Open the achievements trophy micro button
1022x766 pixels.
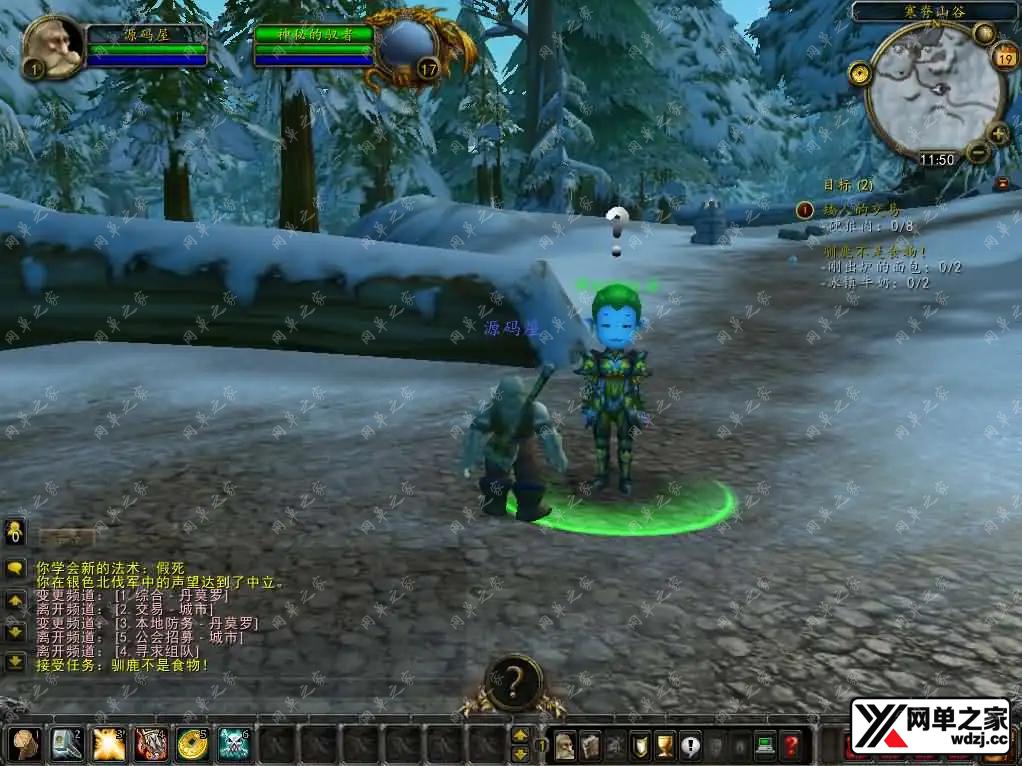tap(664, 745)
